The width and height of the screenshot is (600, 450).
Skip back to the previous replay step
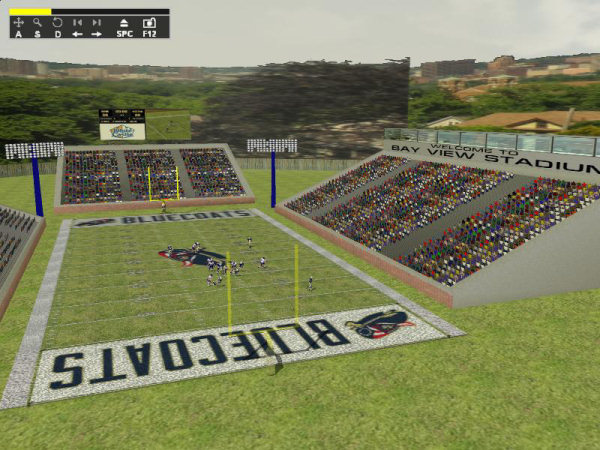coord(77,22)
